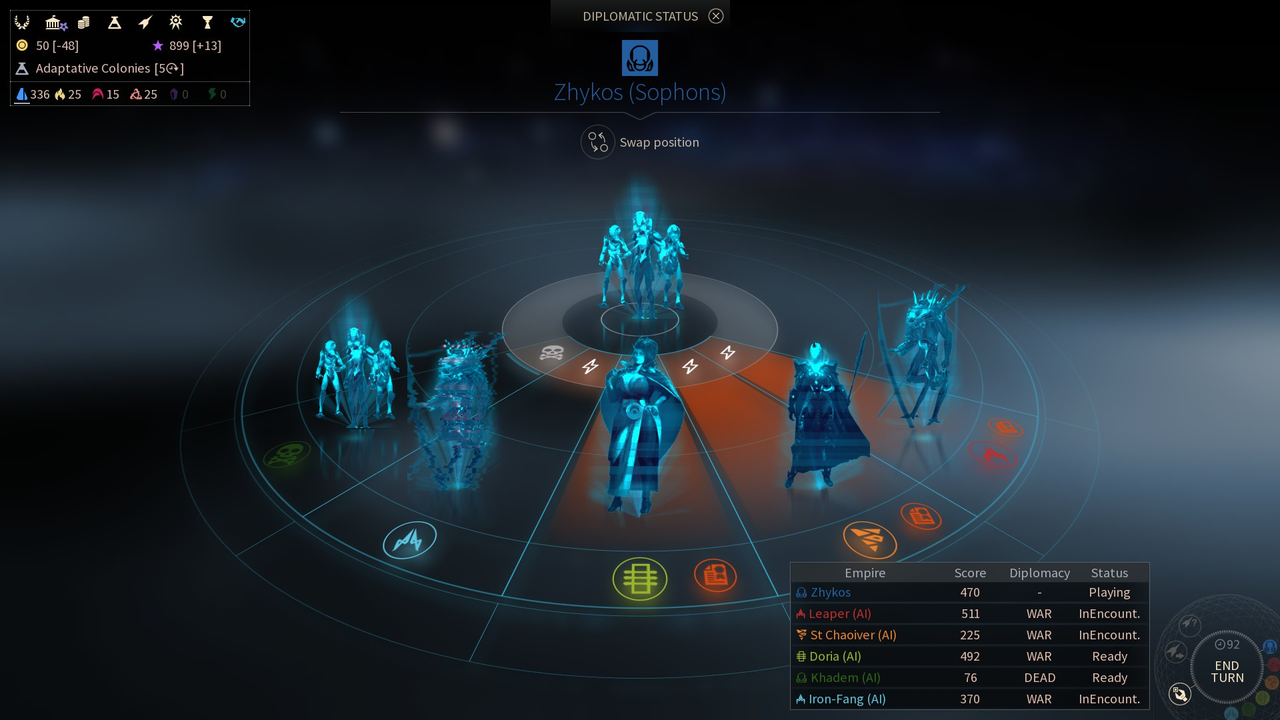The width and height of the screenshot is (1280, 720).
Task: Click the light blue Iron-Fang faction emblem
Action: click(410, 541)
